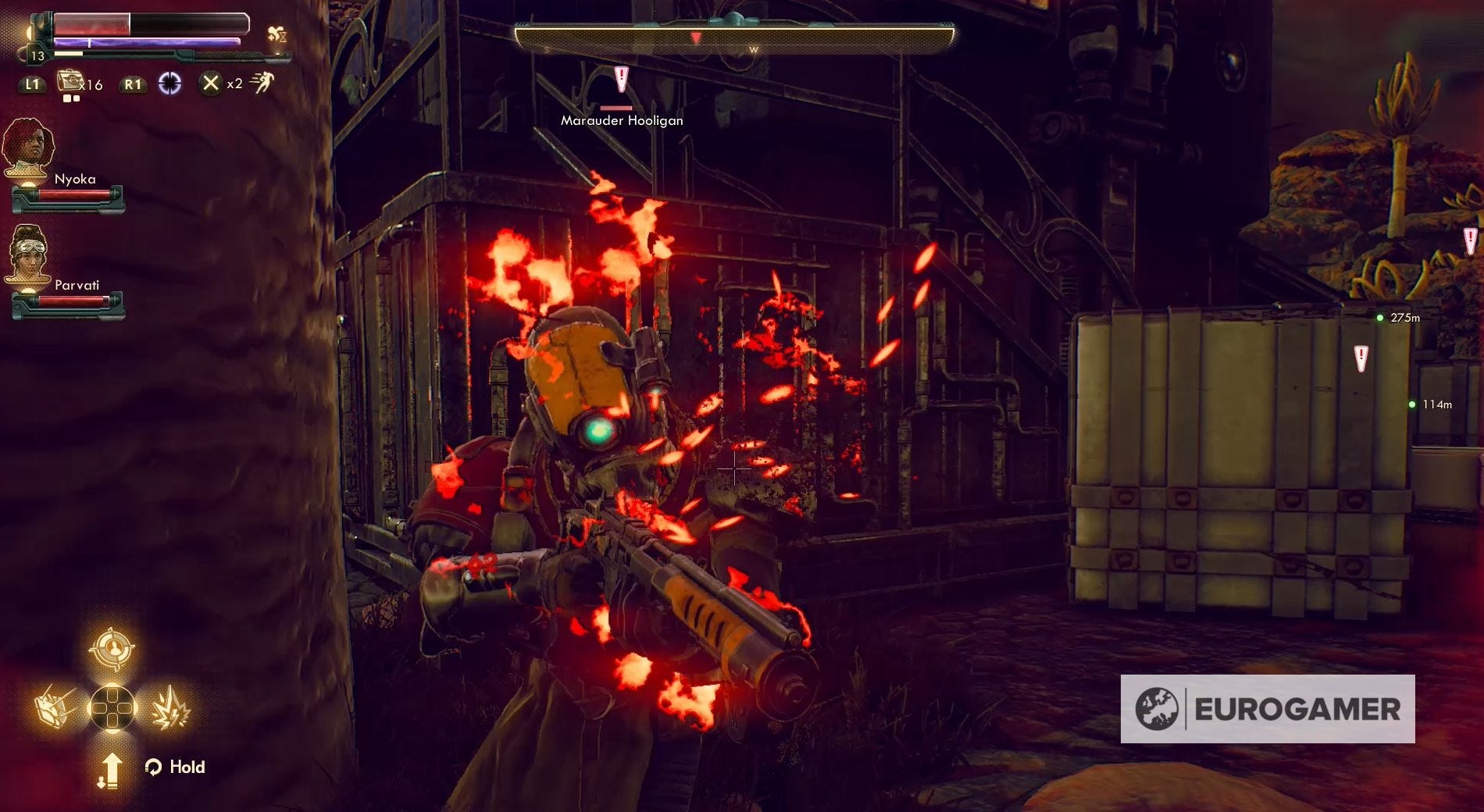Click the W marker on the compass bar
1484x812 pixels.
(753, 48)
